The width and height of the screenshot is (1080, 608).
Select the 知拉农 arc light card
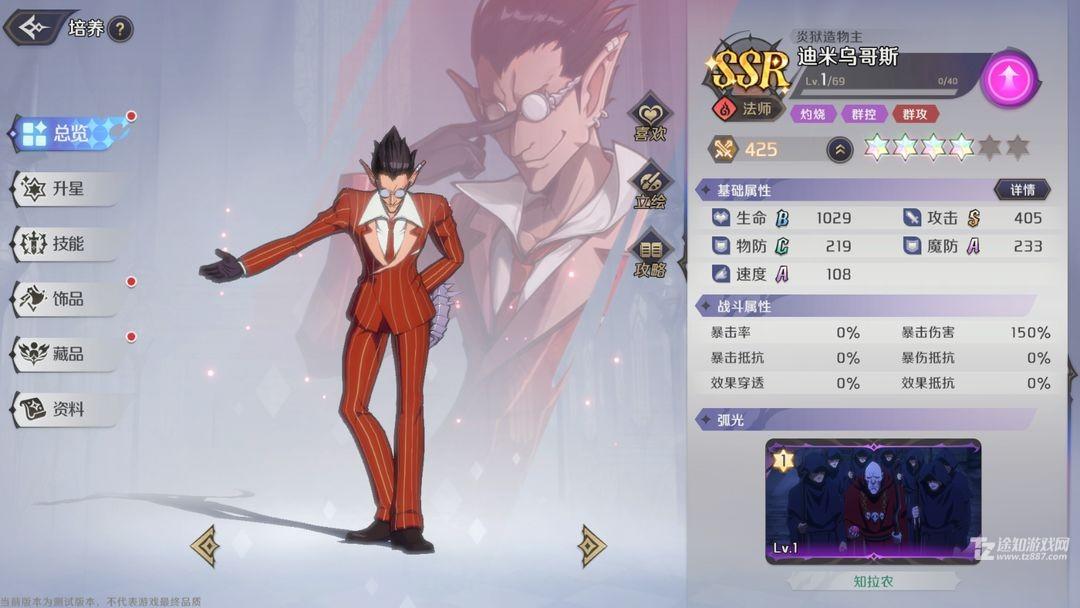coord(873,500)
